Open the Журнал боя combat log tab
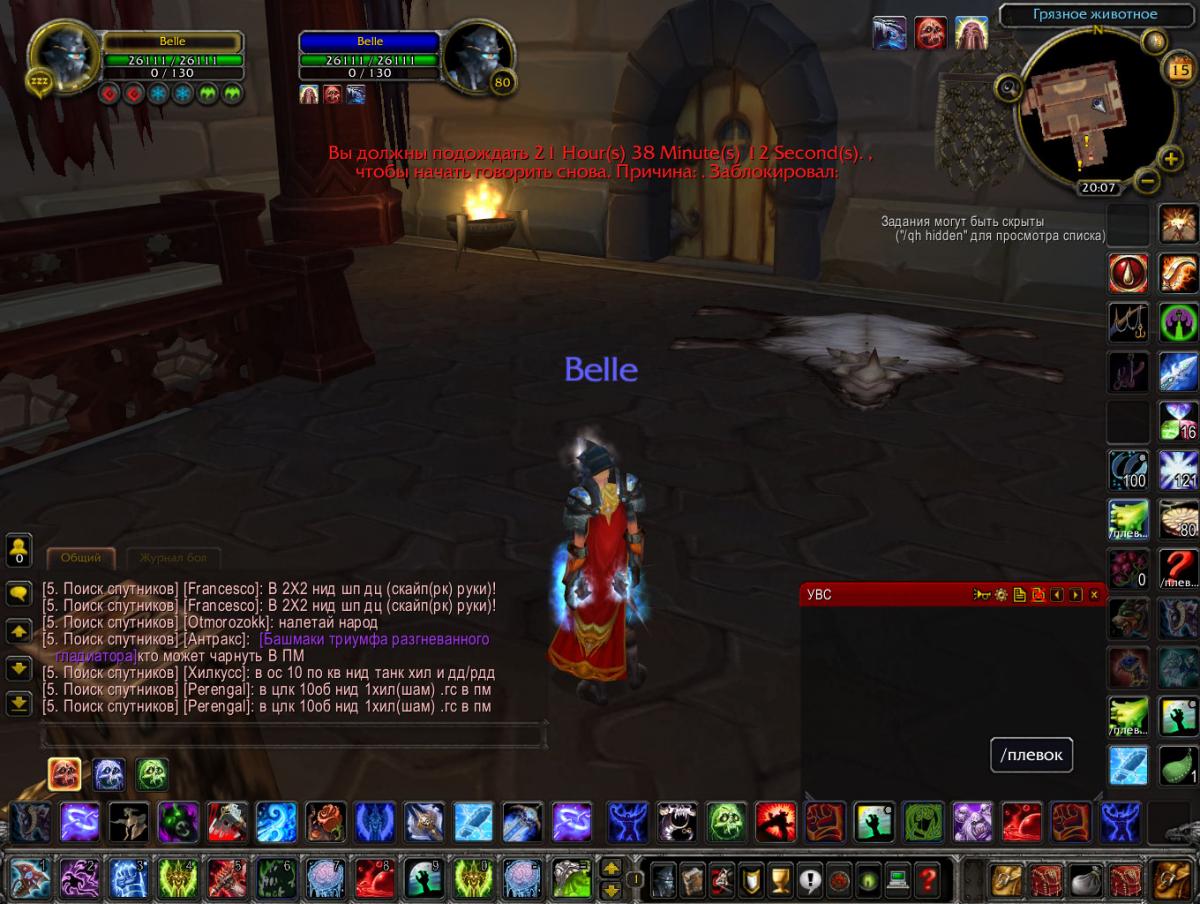Viewport: 1200px width, 904px height. (172, 558)
